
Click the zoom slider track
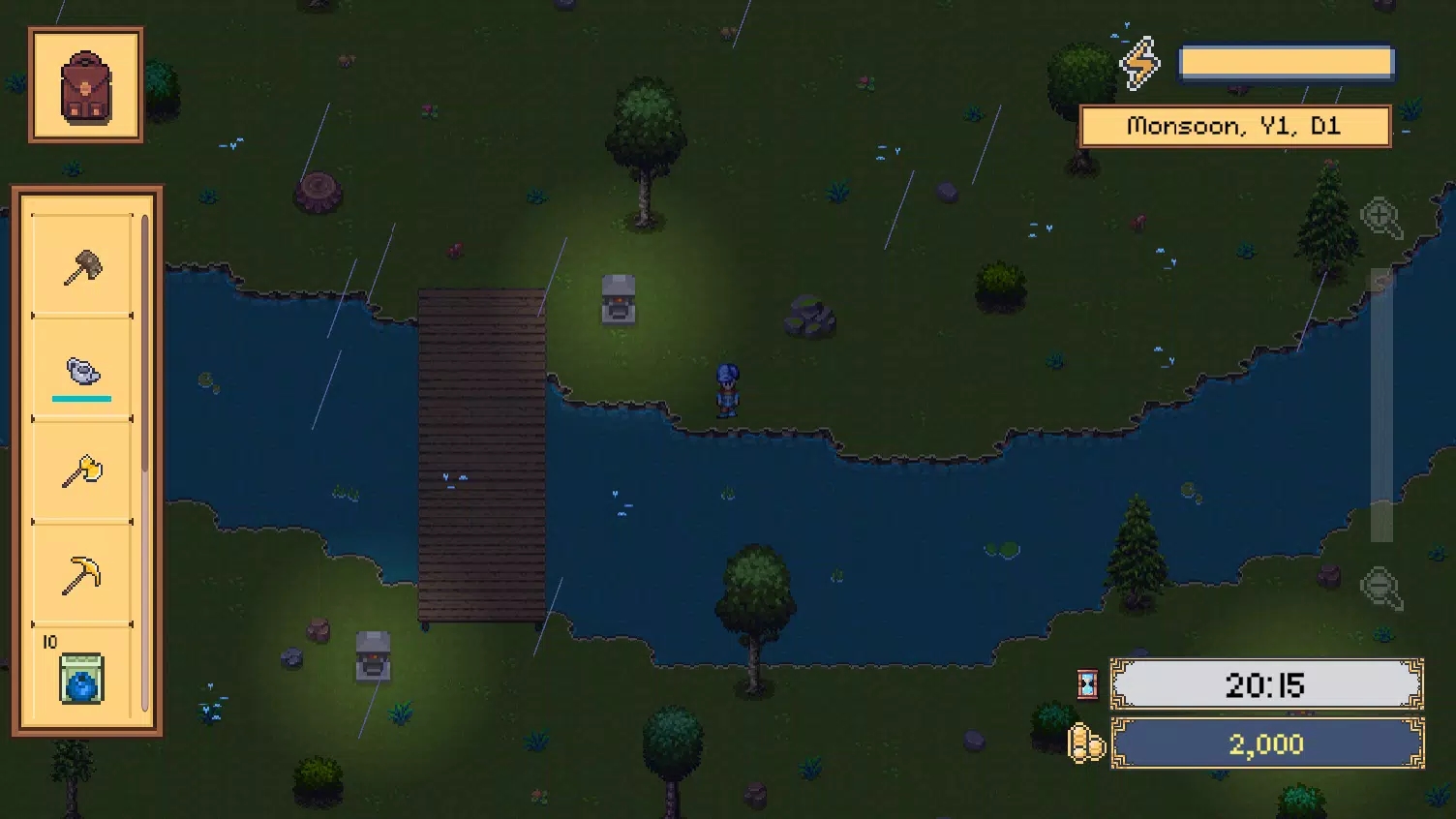(1381, 407)
